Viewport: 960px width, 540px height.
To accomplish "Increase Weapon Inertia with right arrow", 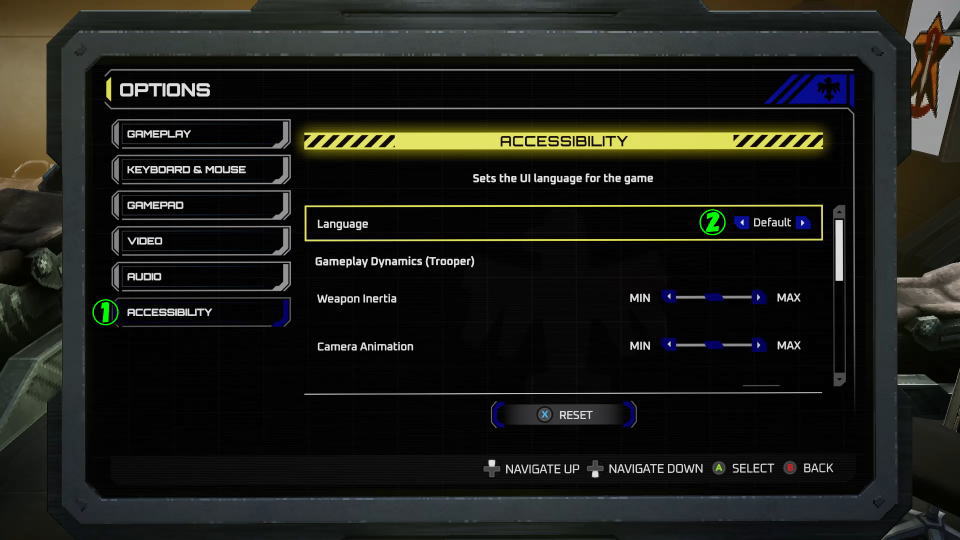I will click(759, 297).
